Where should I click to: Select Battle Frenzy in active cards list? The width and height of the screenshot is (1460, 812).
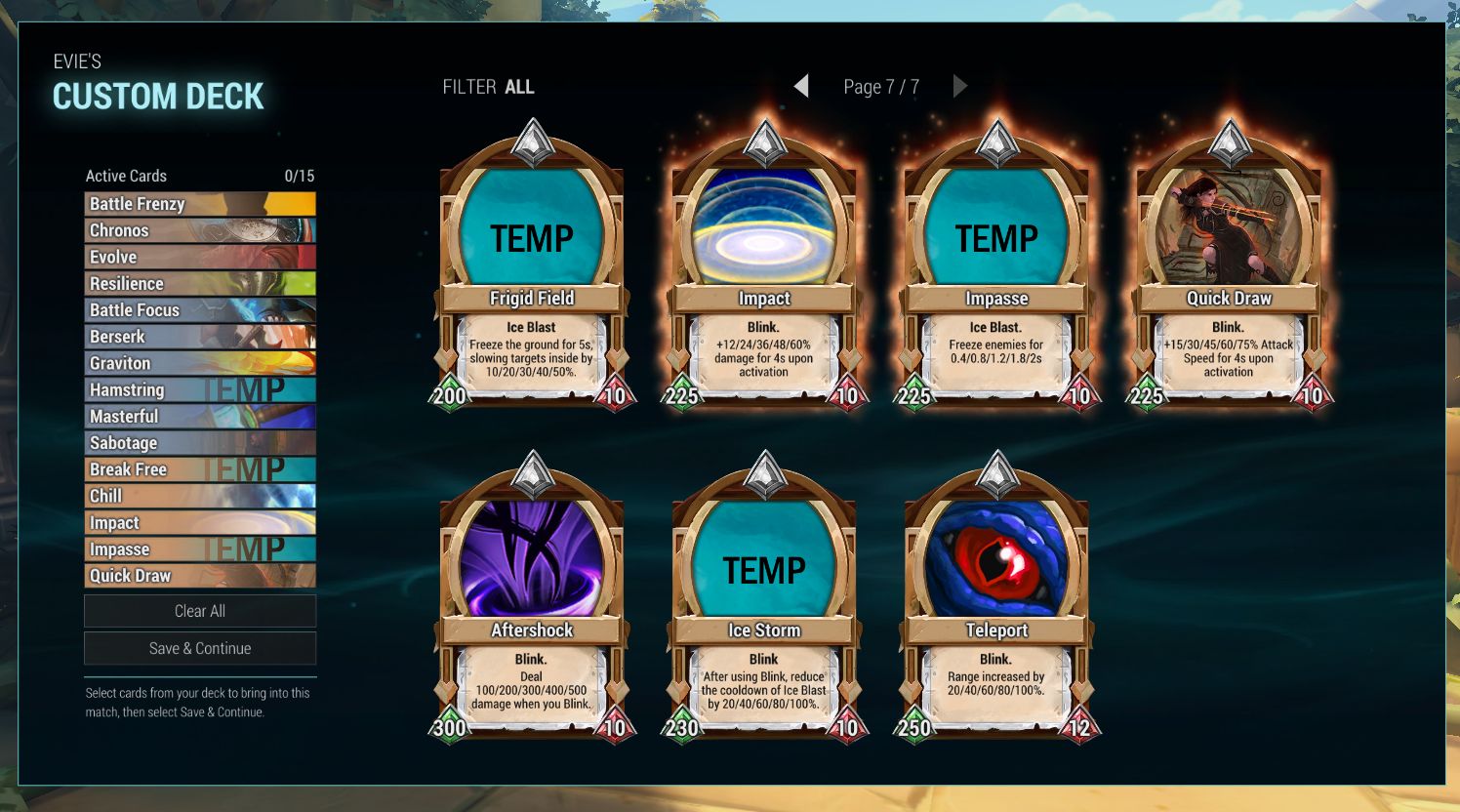(x=200, y=204)
